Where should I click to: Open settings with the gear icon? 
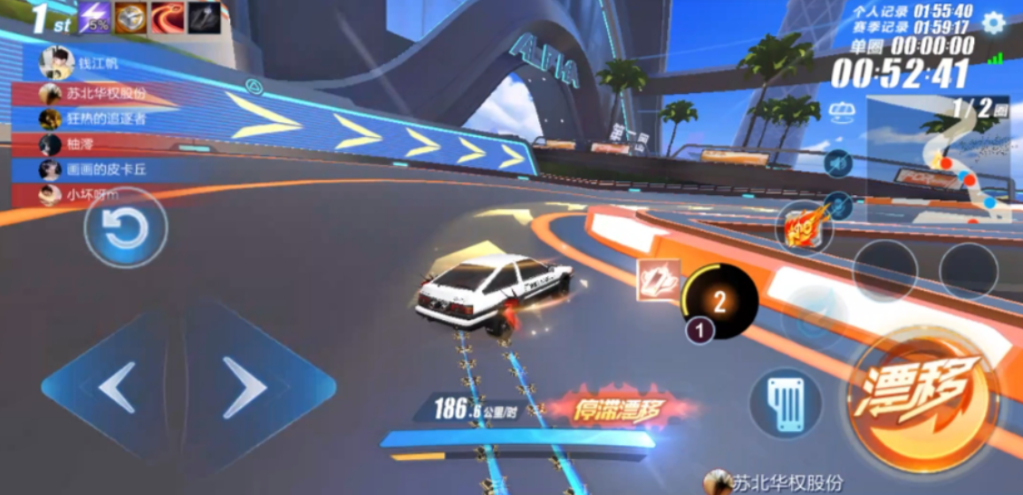click(992, 23)
